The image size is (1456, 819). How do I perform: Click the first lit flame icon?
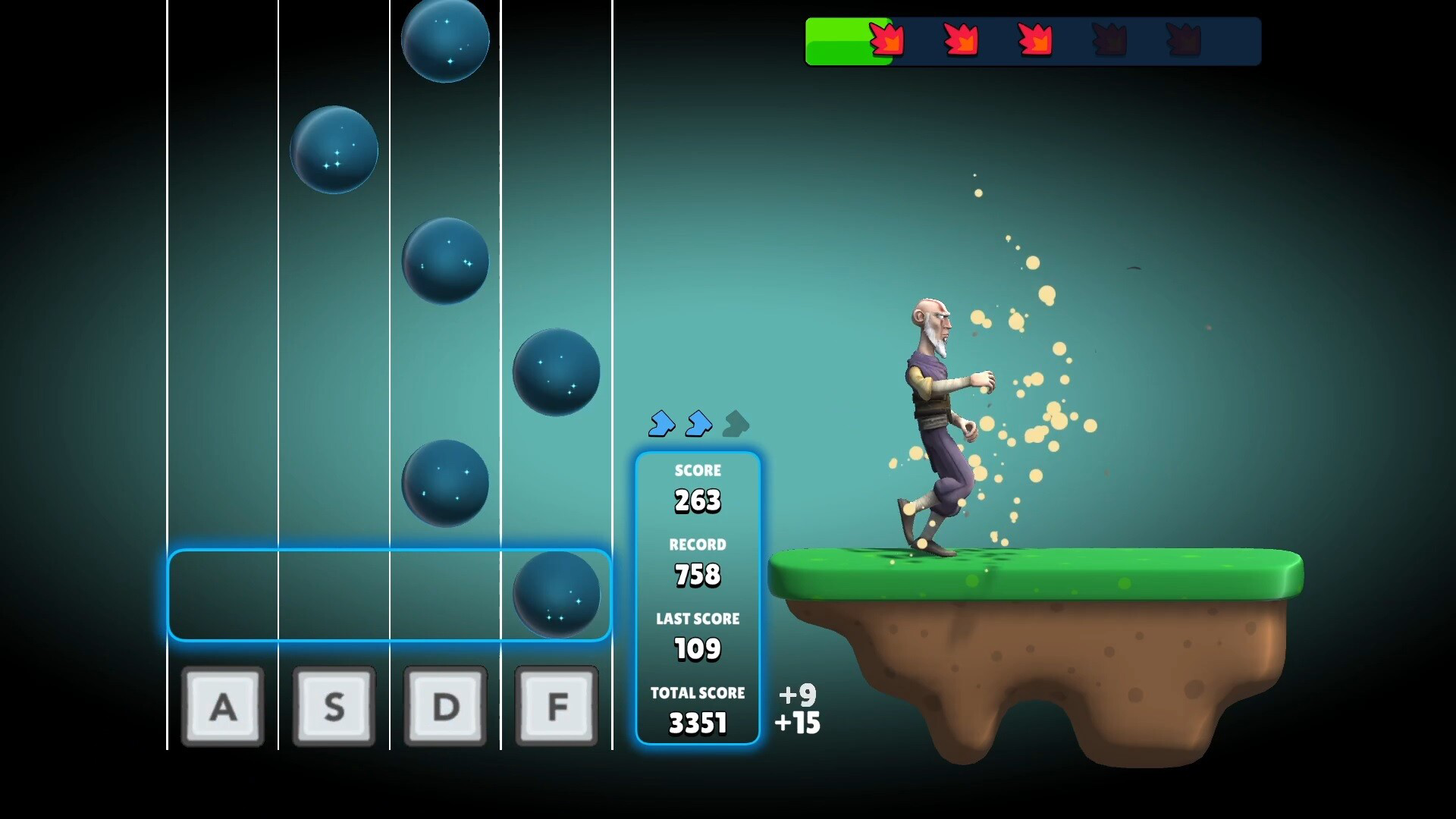(x=886, y=39)
